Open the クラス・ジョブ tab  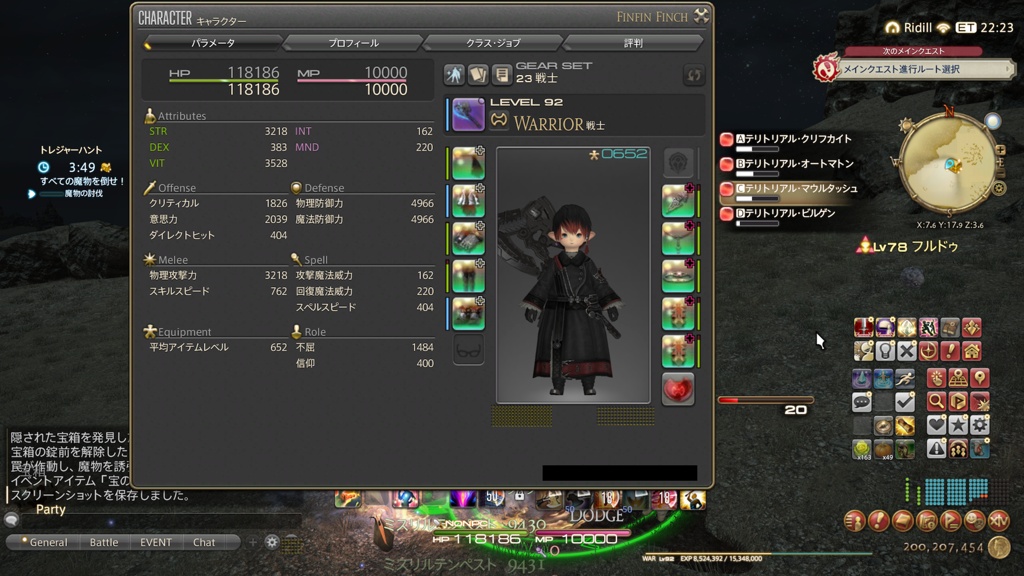click(493, 43)
